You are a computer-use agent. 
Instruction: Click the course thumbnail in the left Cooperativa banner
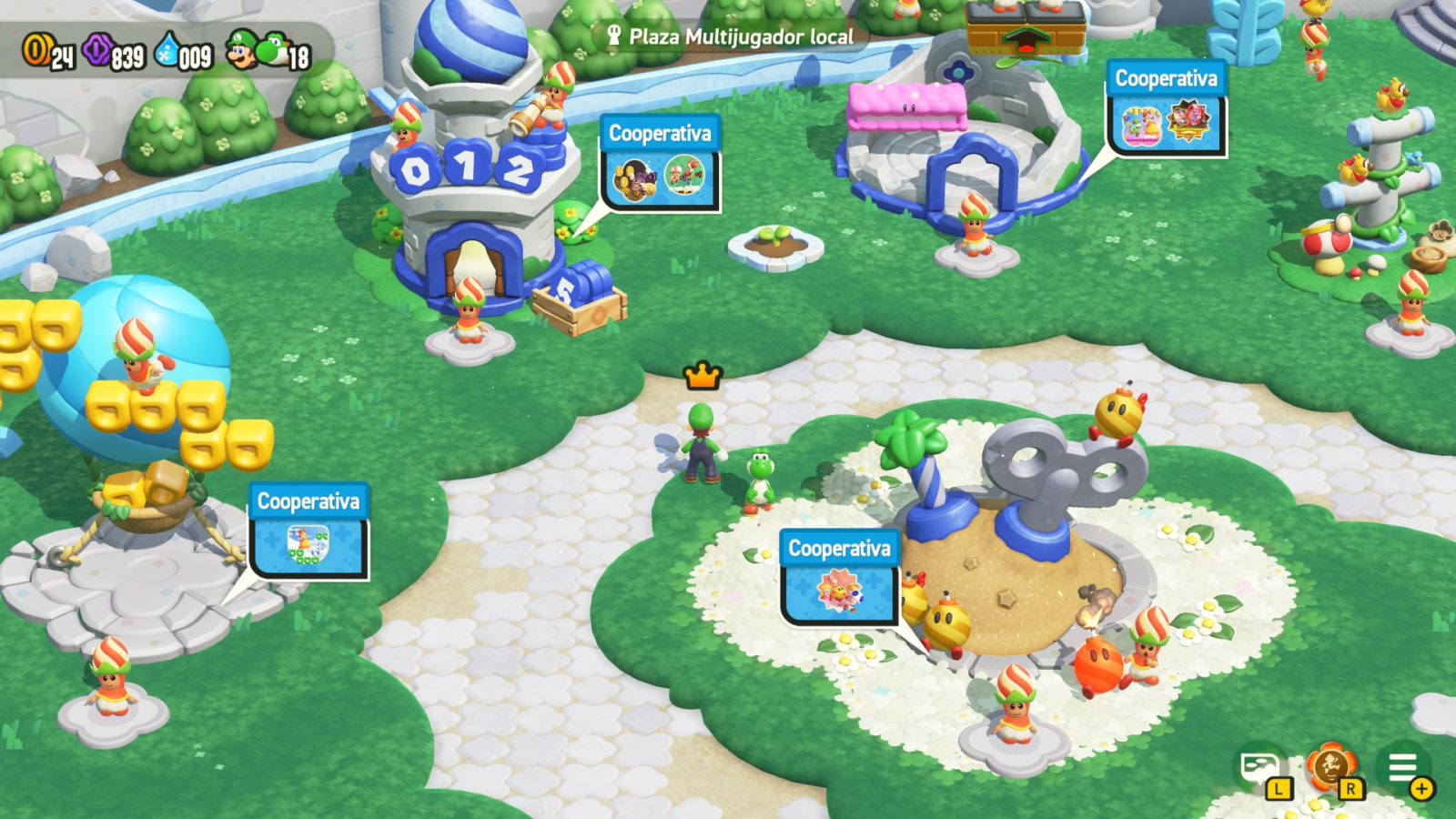pos(307,542)
